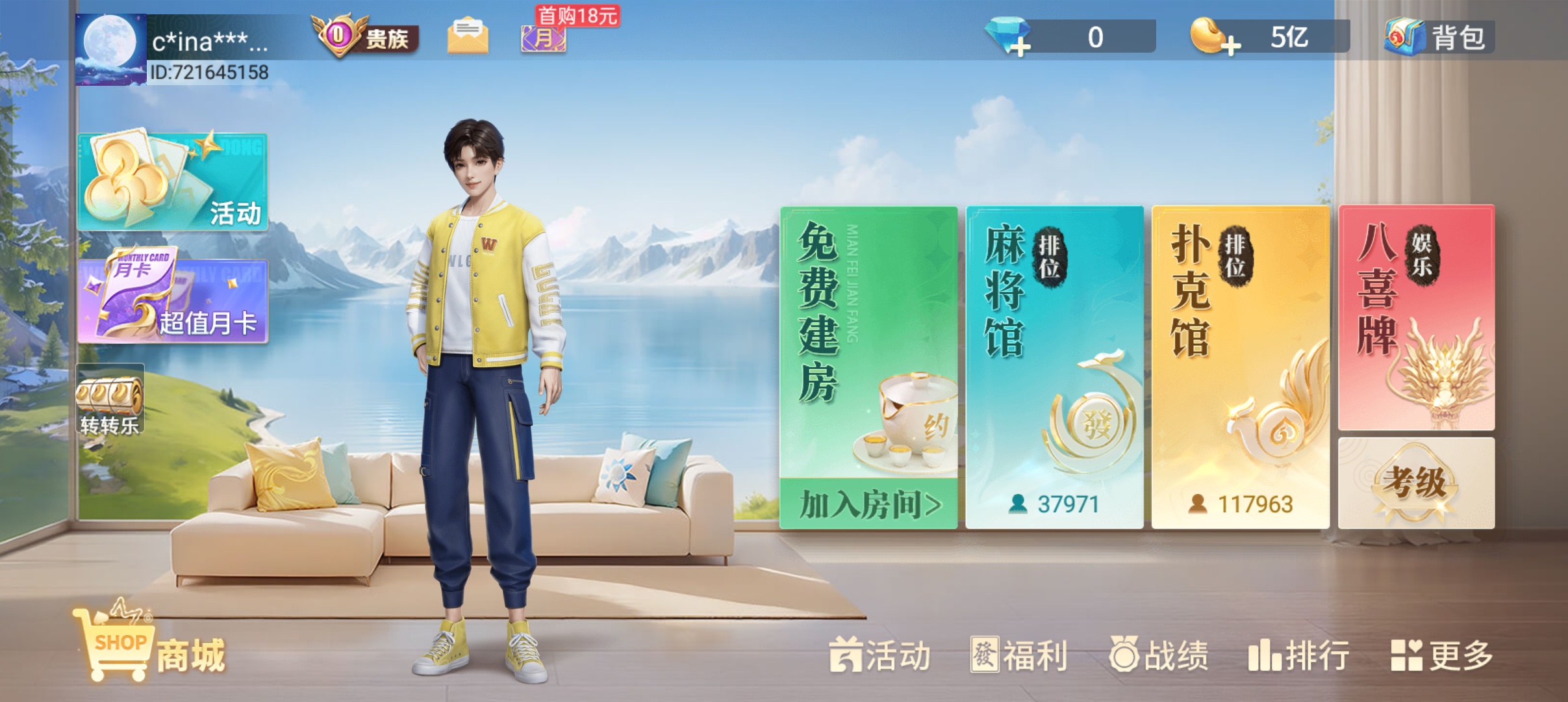Screen dimensions: 1568x702
Task: Open the 超值月卡 monthly card banner
Action: 173,300
